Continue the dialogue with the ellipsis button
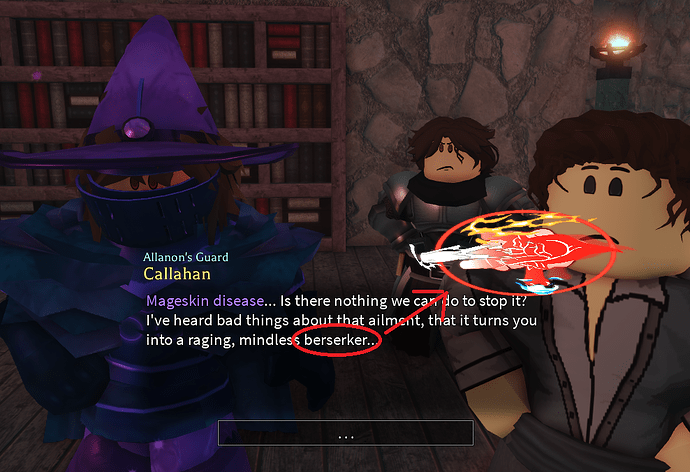 click(345, 433)
